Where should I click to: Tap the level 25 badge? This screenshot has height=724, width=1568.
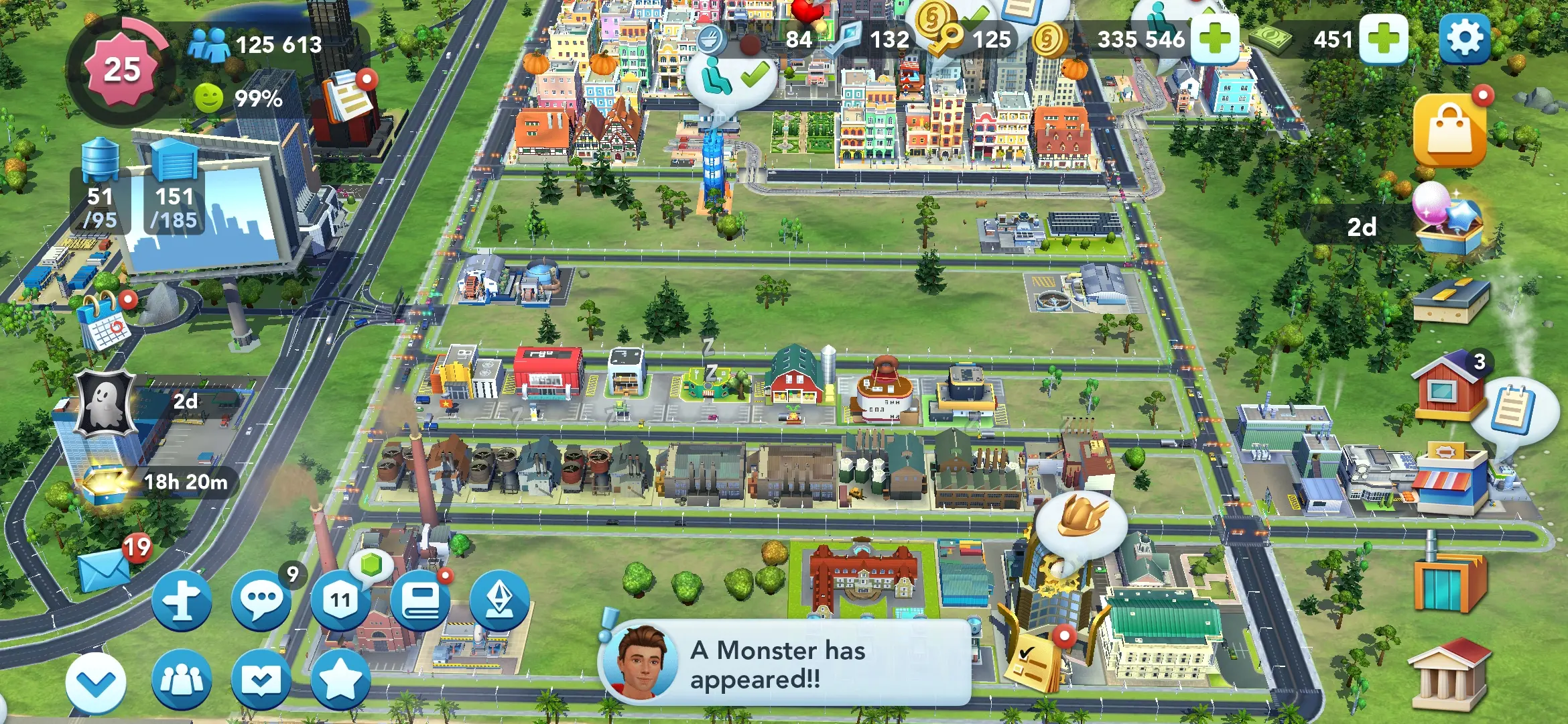coord(121,70)
